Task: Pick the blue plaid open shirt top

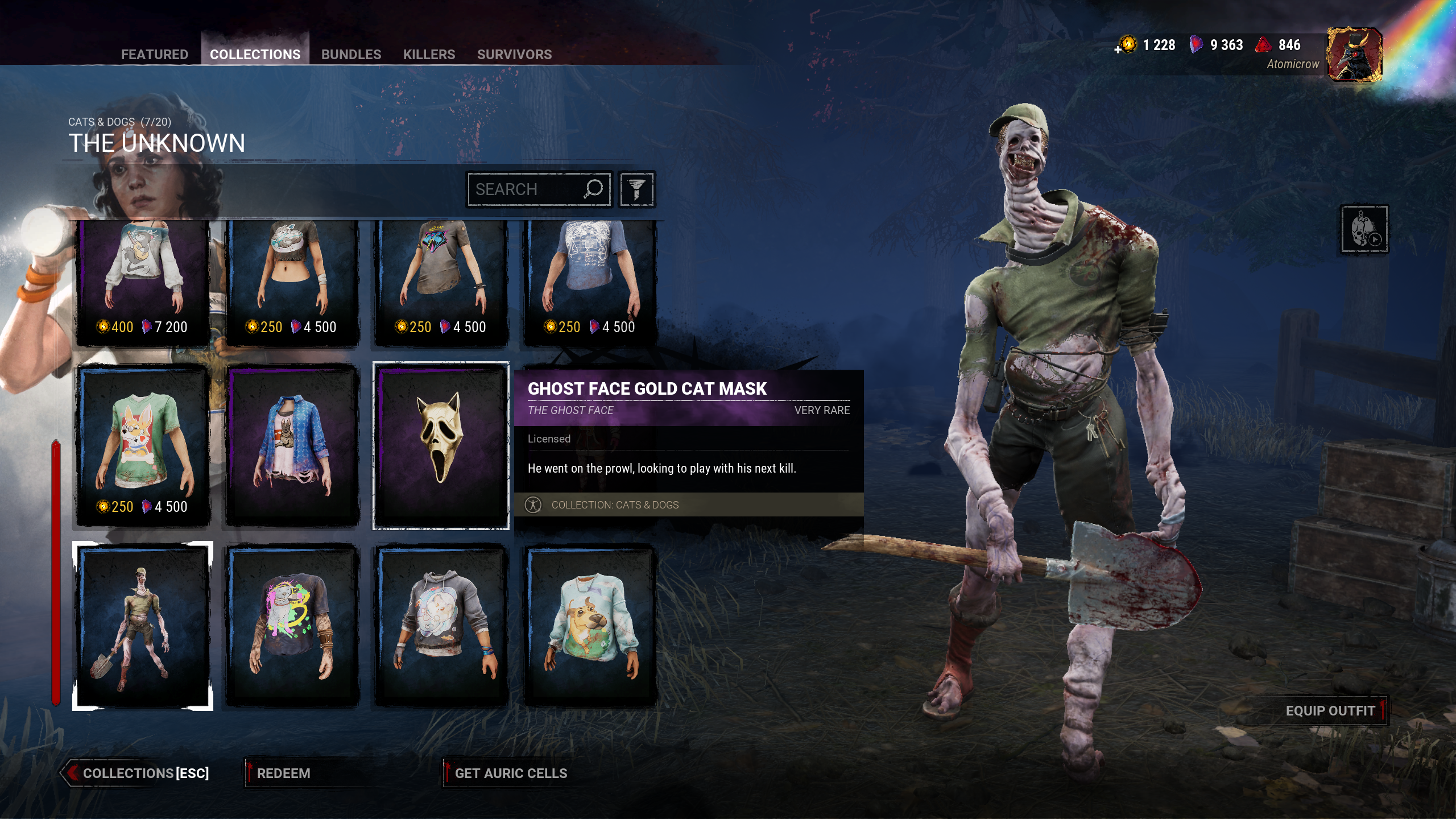Action: point(292,445)
